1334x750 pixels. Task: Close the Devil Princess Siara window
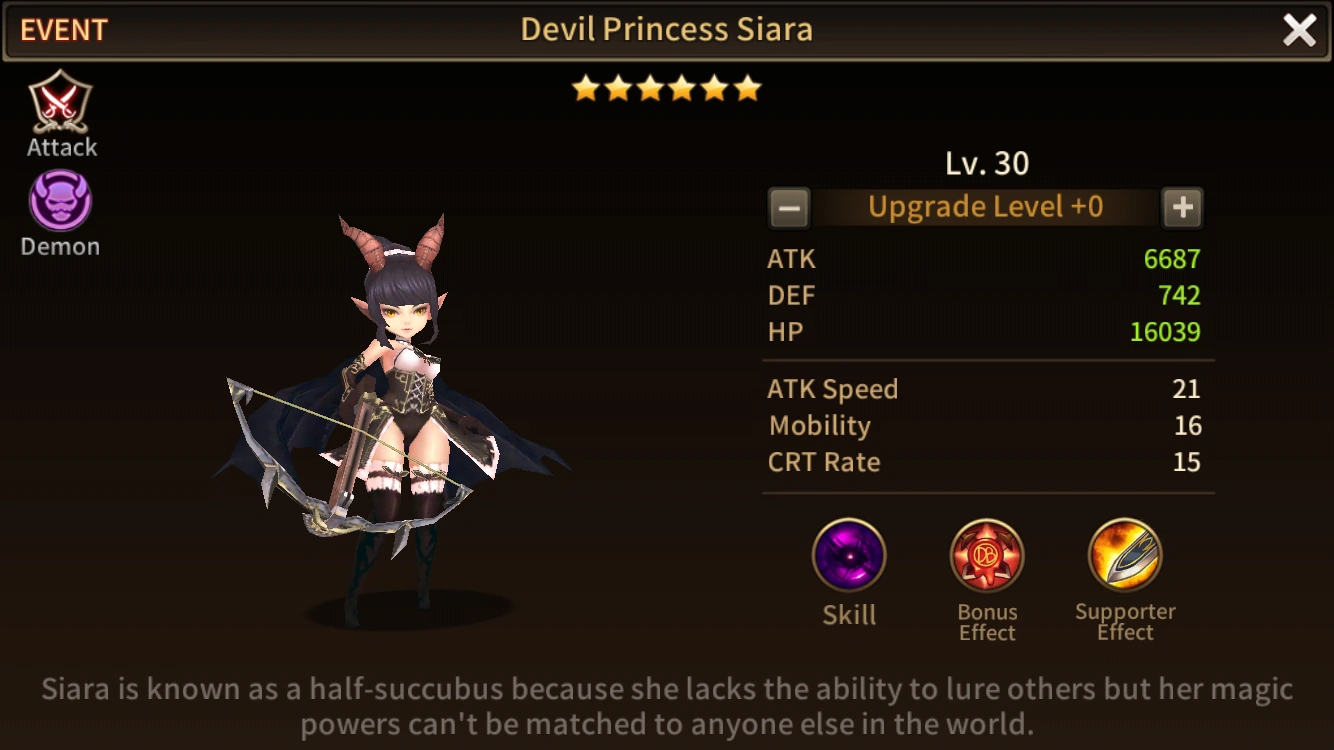(x=1299, y=30)
